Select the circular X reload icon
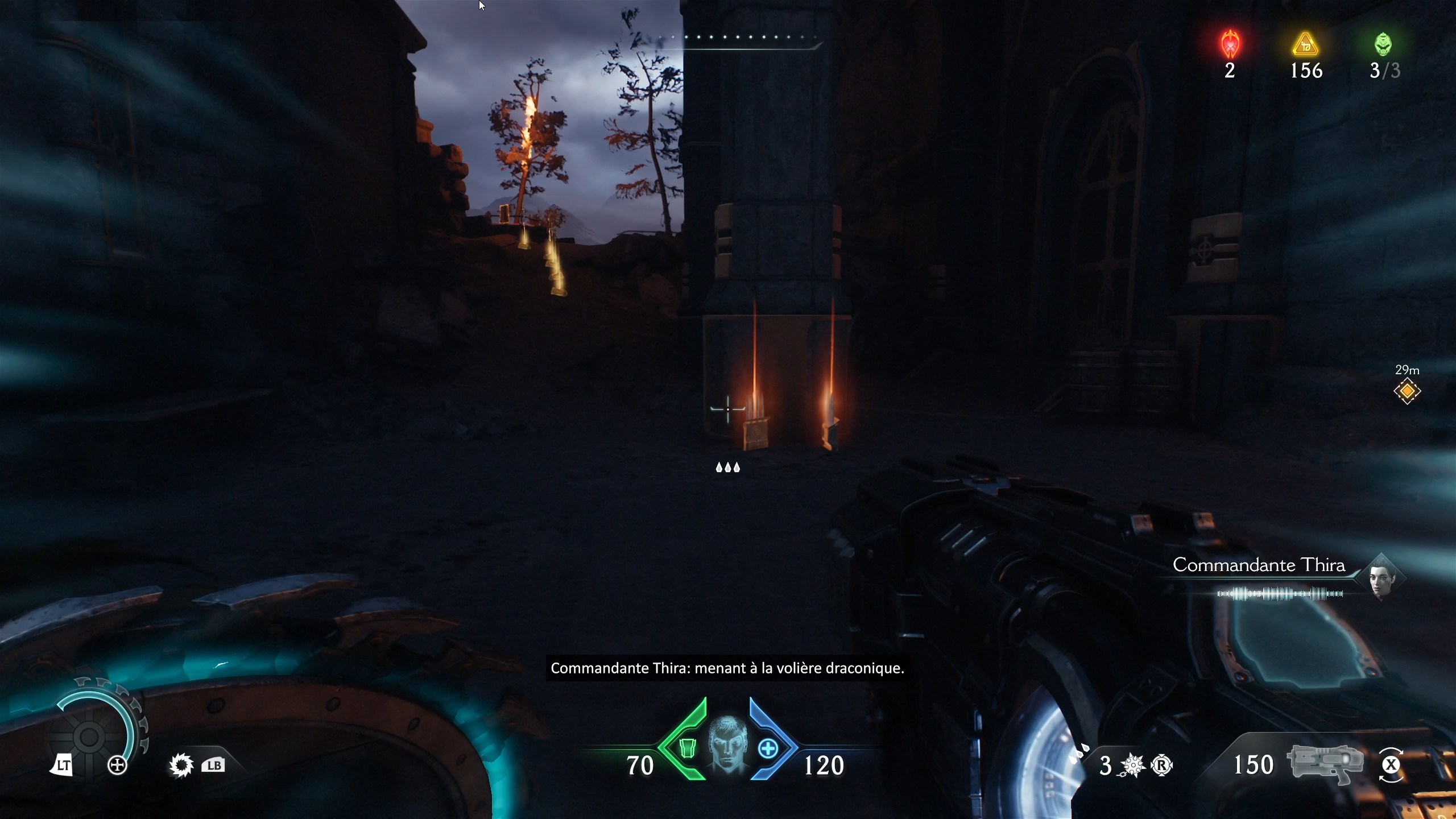The image size is (1456, 819). pyautogui.click(x=1392, y=765)
